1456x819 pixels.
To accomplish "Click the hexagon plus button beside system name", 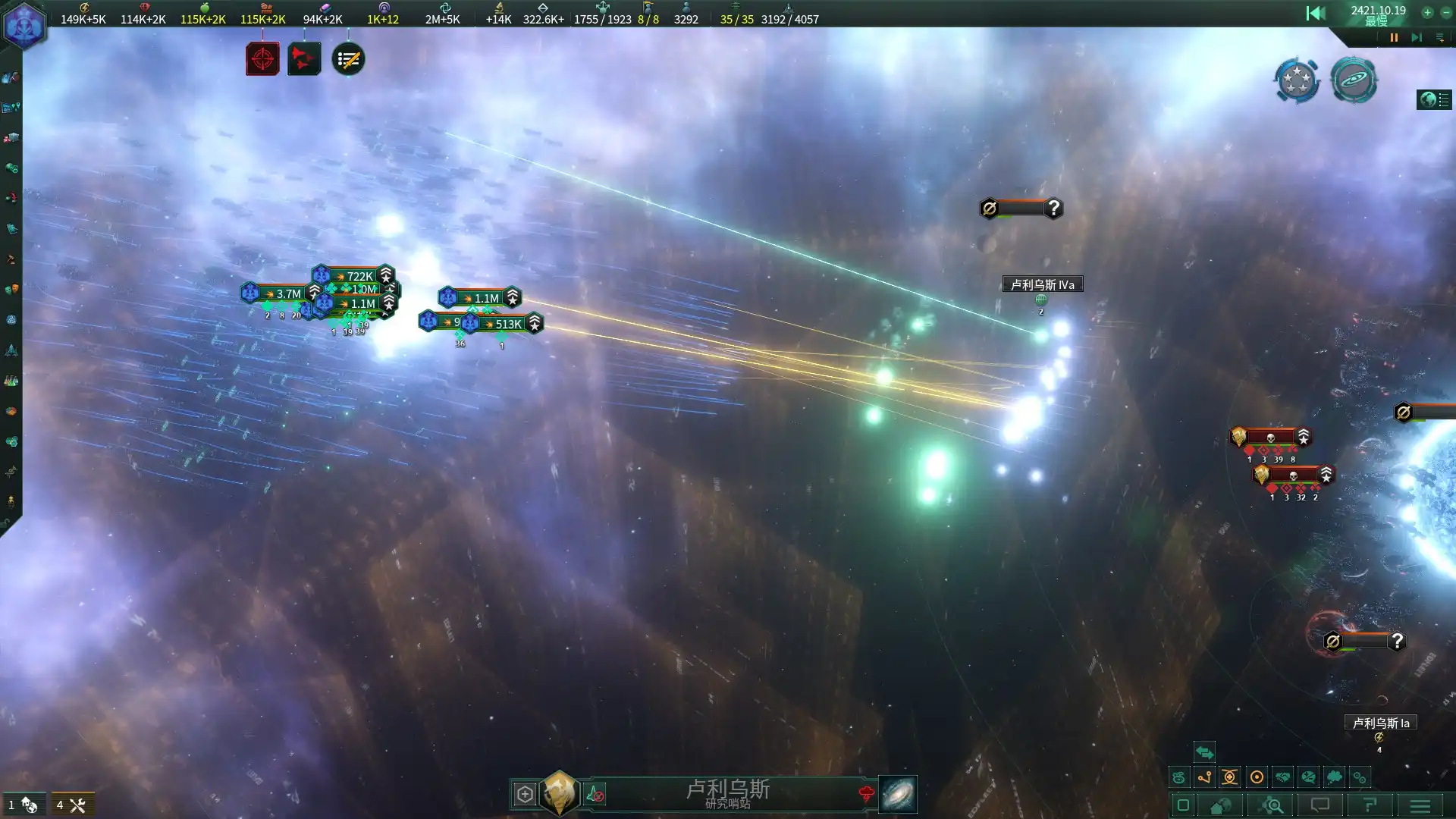I will (x=525, y=794).
